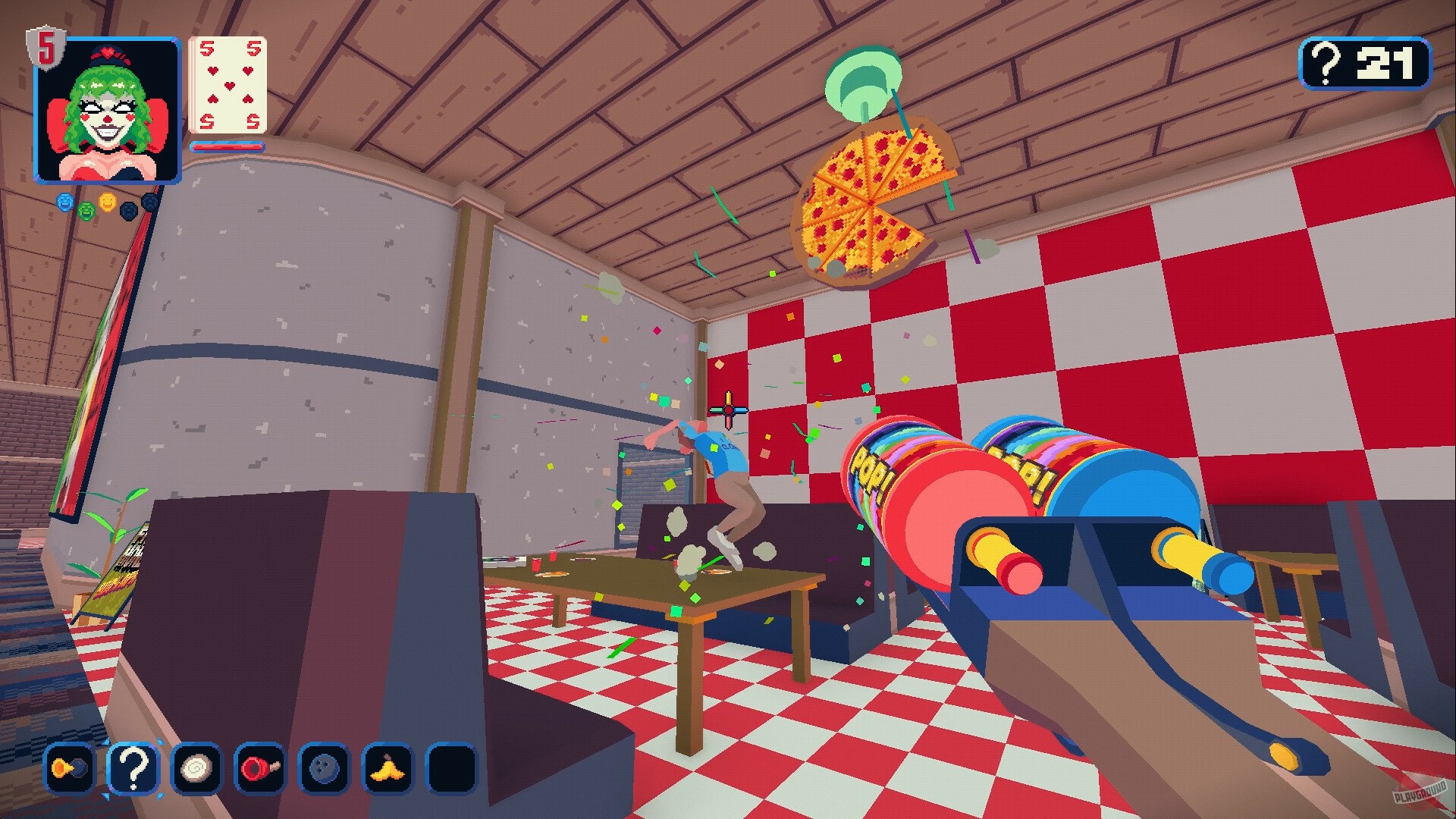Toggle the green smiley face token
This screenshot has height=819, width=1456.
[x=86, y=211]
